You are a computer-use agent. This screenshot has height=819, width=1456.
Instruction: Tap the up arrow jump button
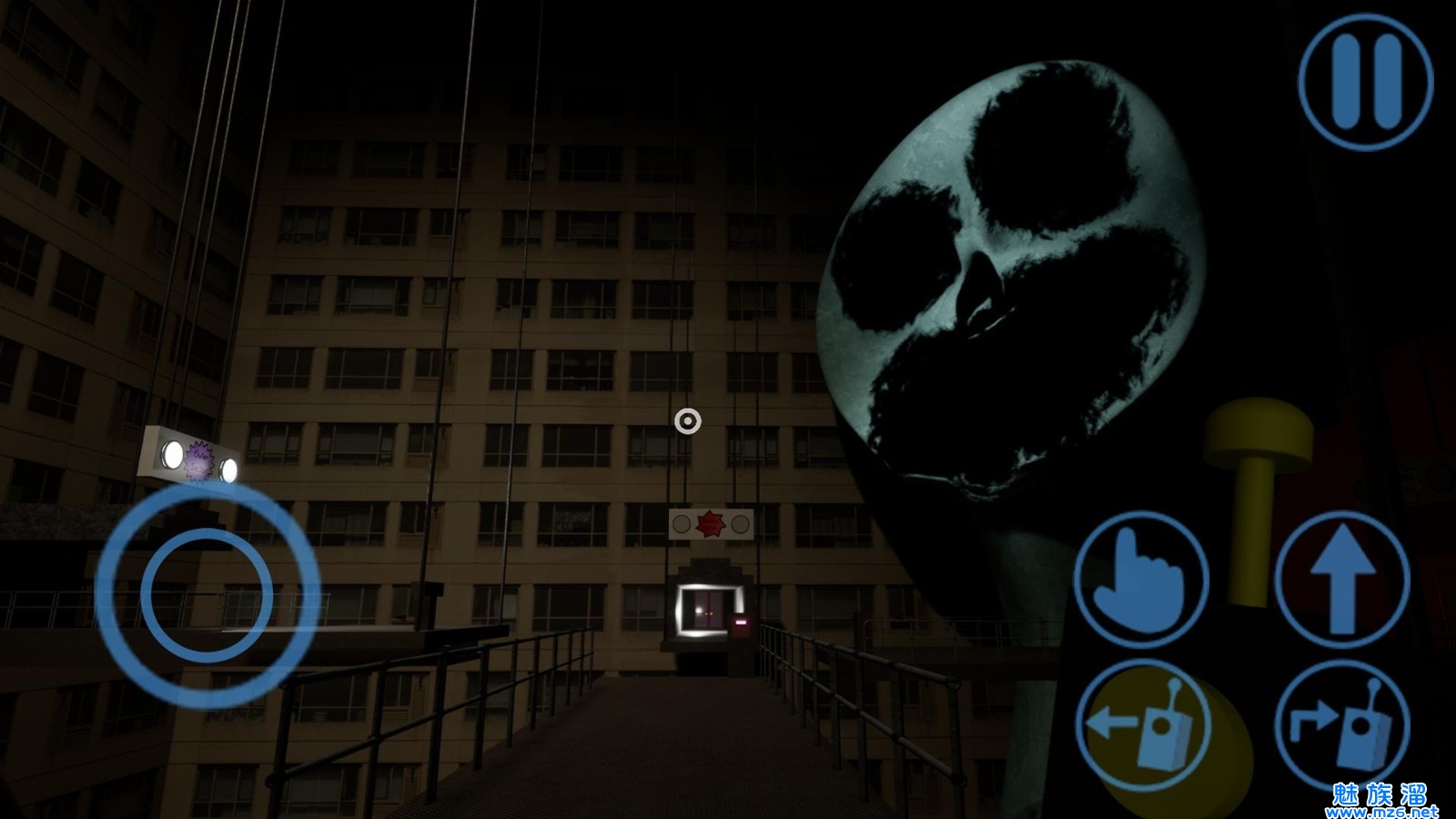click(1341, 579)
